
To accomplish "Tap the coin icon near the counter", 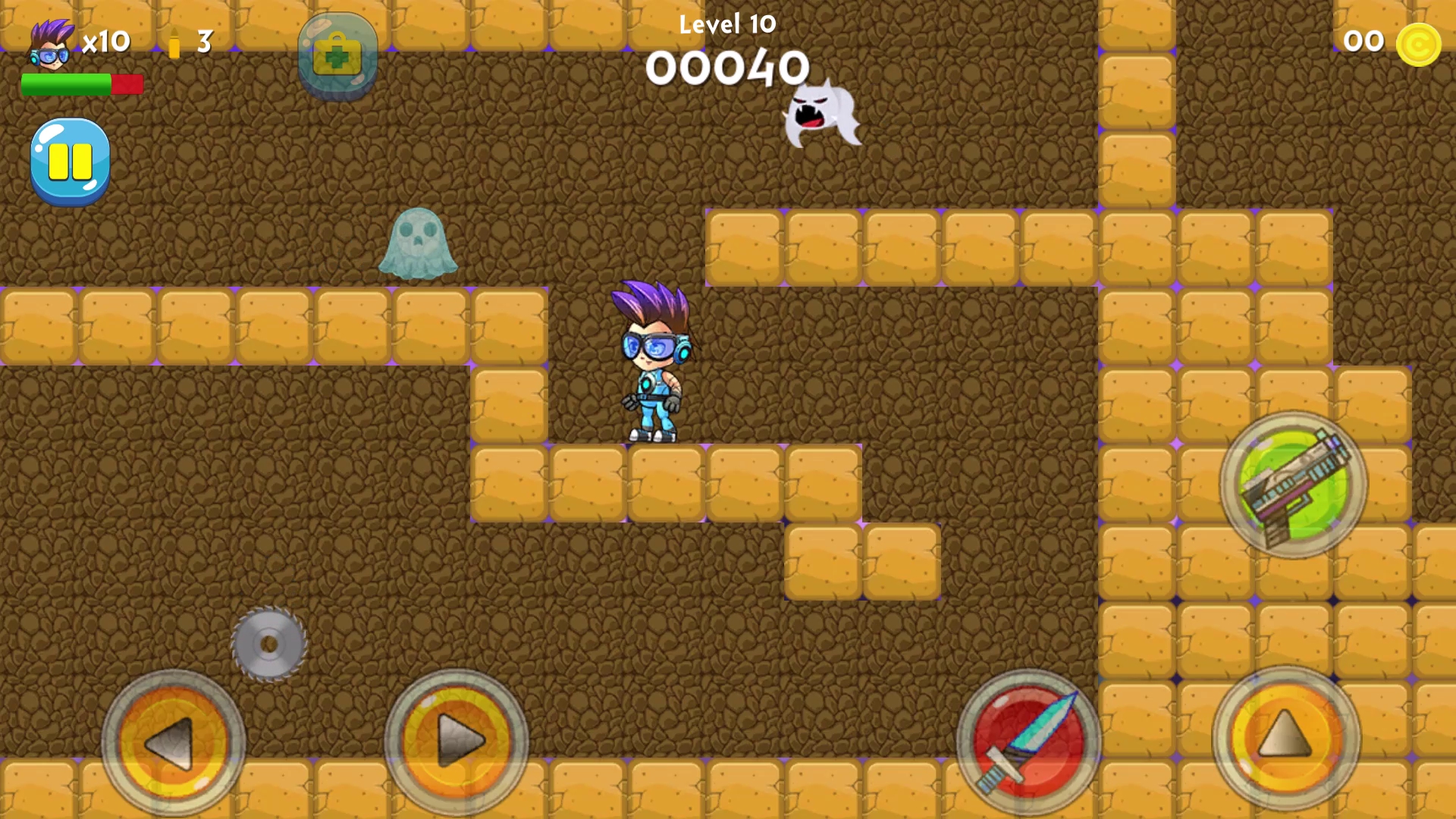I will pos(1418,43).
